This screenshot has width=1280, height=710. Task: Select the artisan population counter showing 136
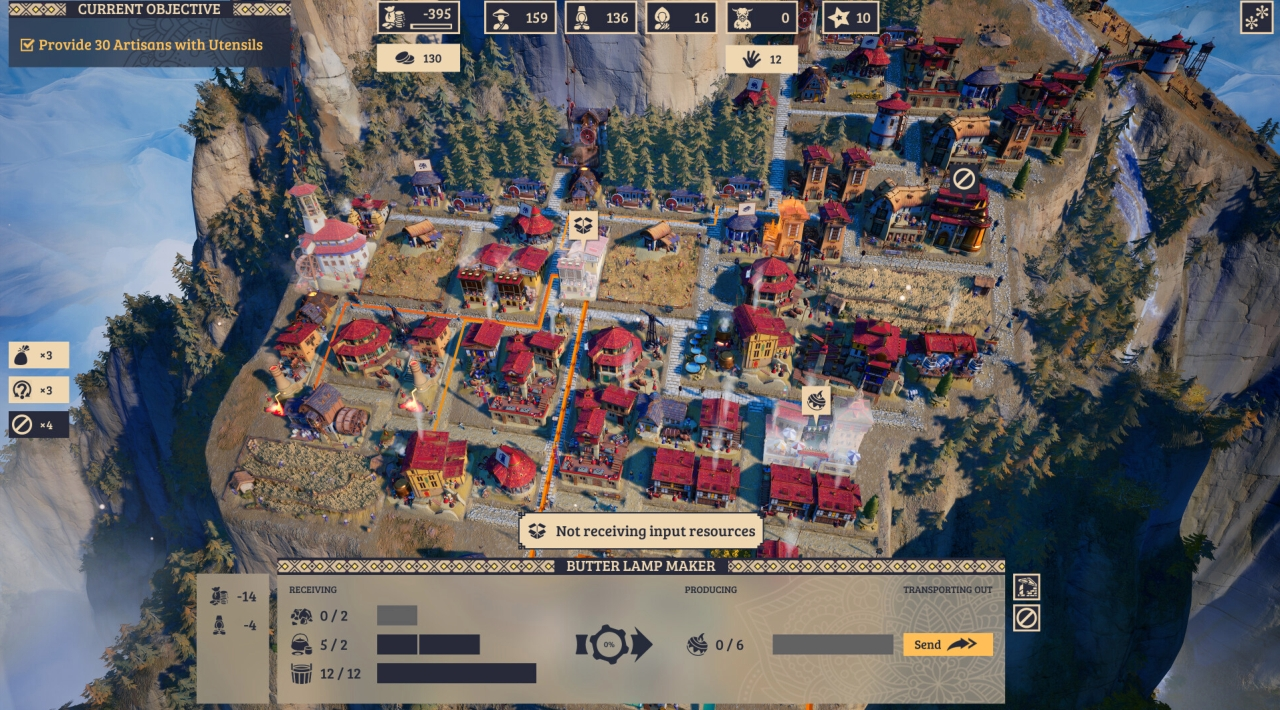600,17
